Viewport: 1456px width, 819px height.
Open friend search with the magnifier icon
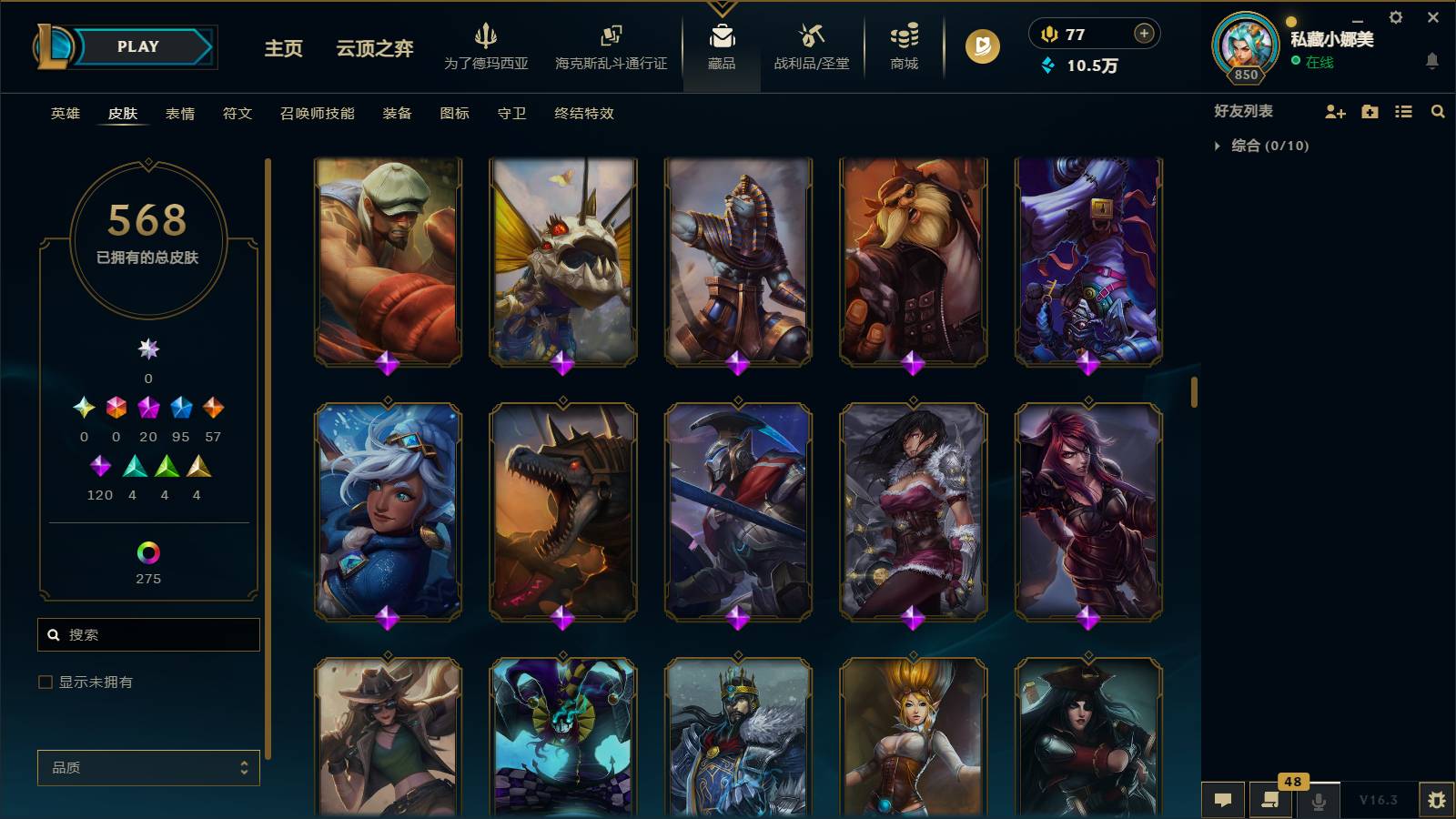[1438, 112]
